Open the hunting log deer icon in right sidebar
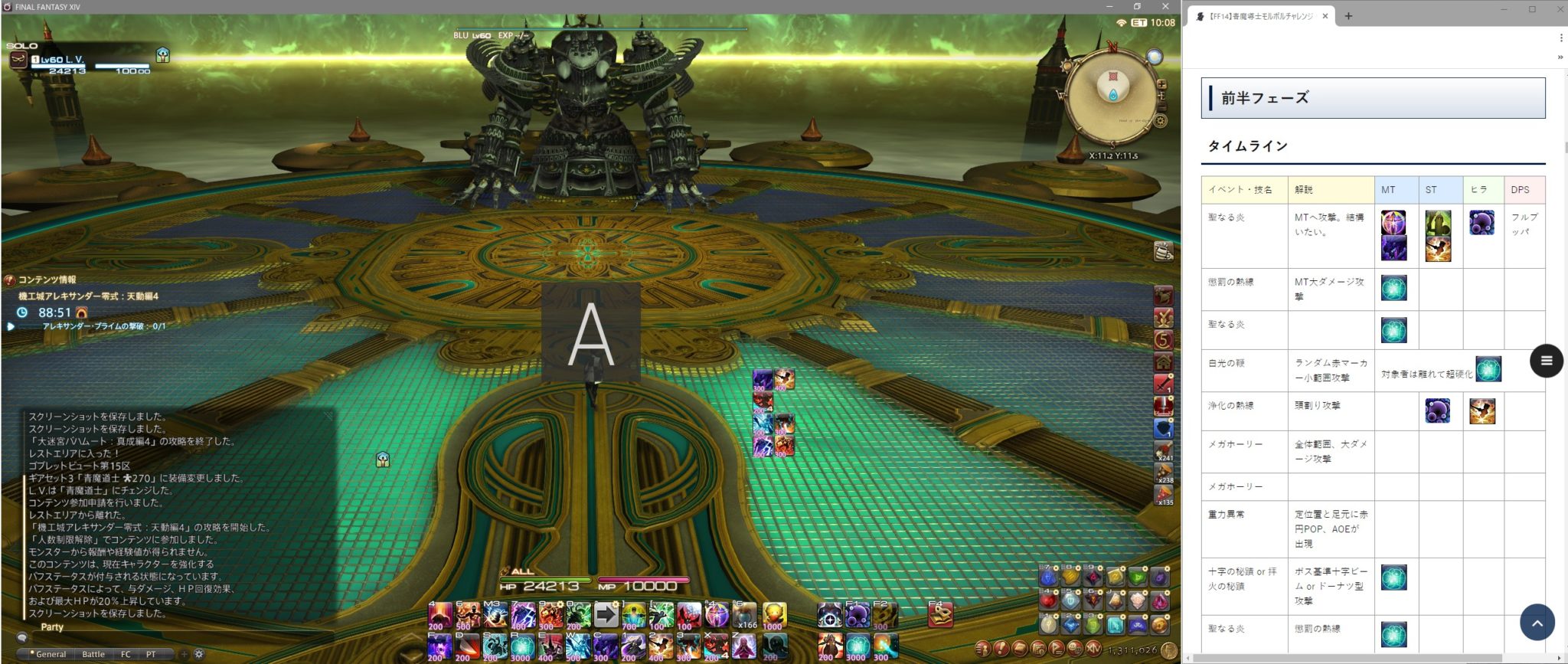 pyautogui.click(x=1164, y=296)
